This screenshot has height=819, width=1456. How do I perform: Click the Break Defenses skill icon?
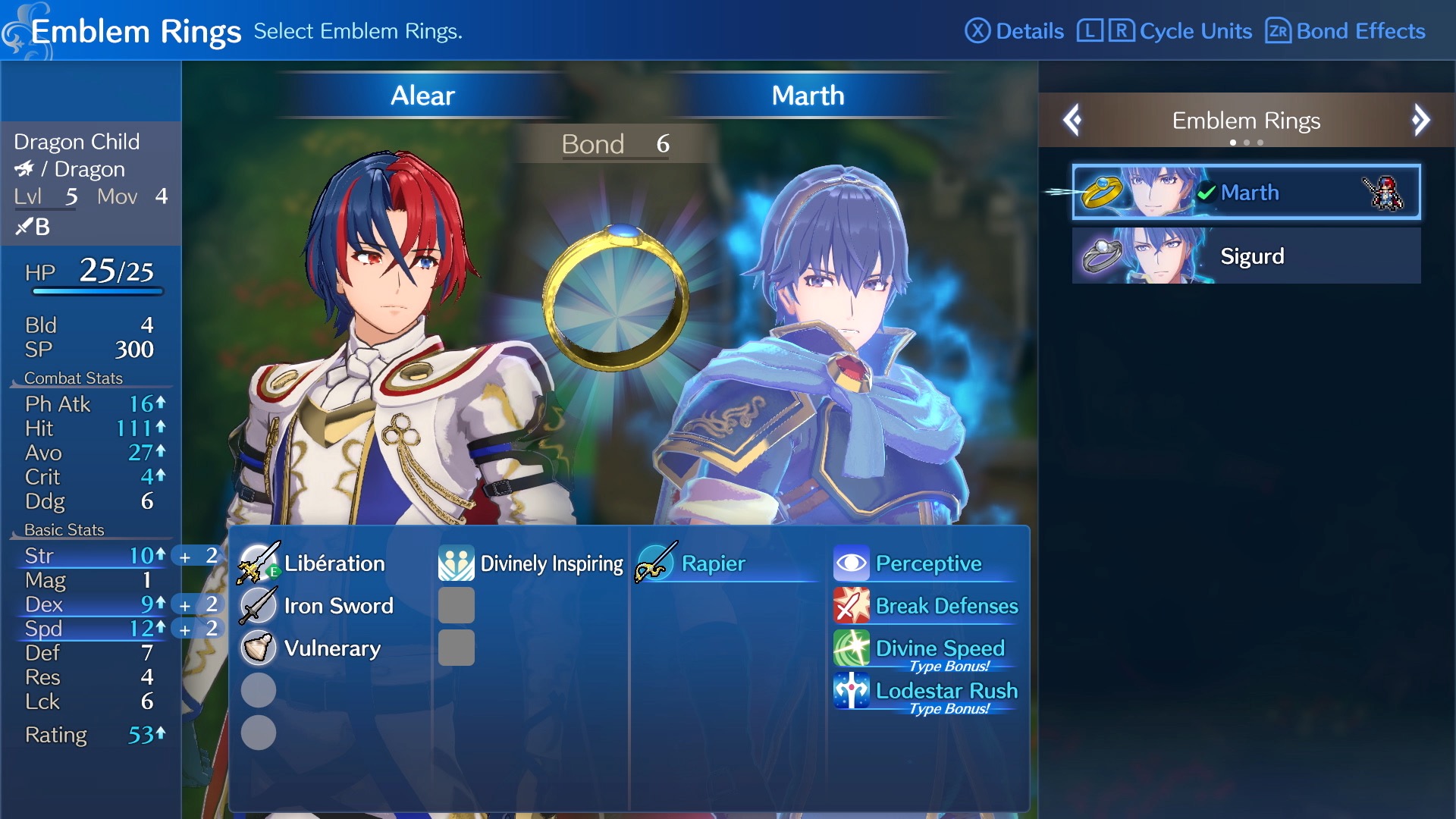click(852, 606)
